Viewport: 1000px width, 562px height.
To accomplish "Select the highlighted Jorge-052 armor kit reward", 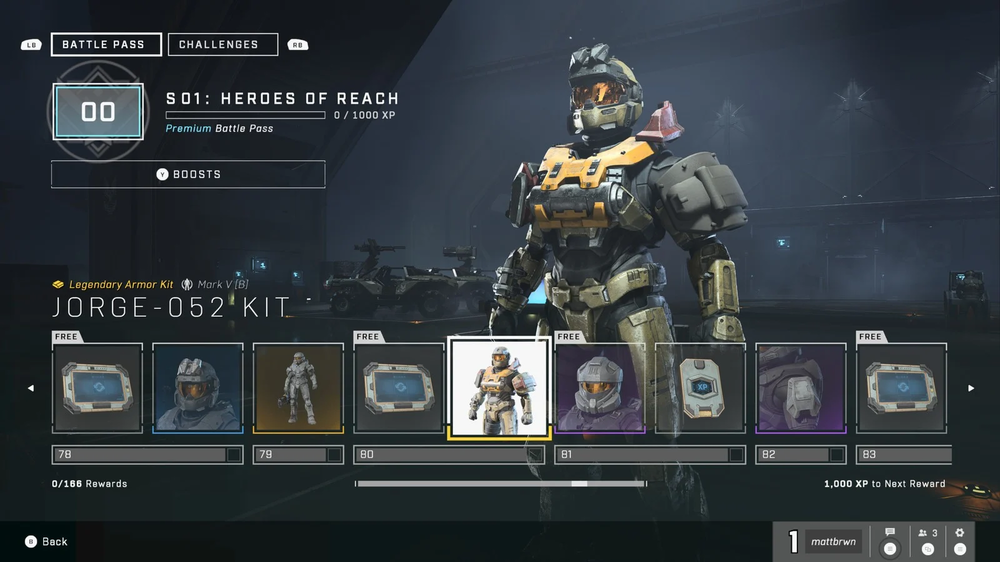I will (x=499, y=388).
